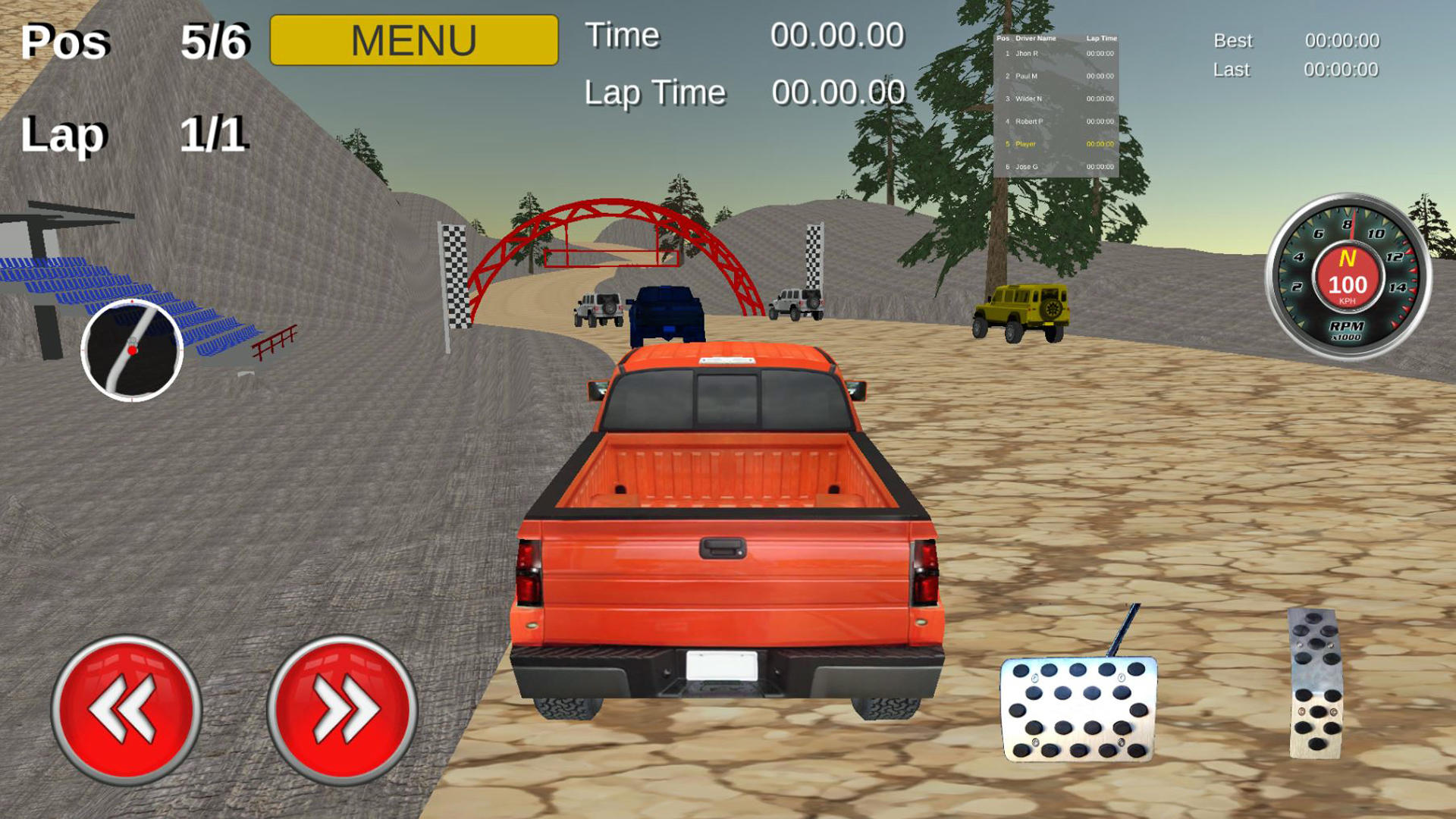Click Jhon R's lap time entry

click(1100, 53)
